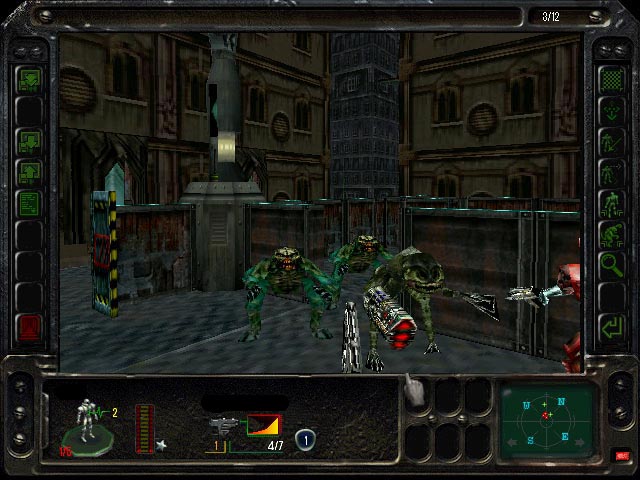Click the blue shield badge numbered 1

pyautogui.click(x=305, y=437)
